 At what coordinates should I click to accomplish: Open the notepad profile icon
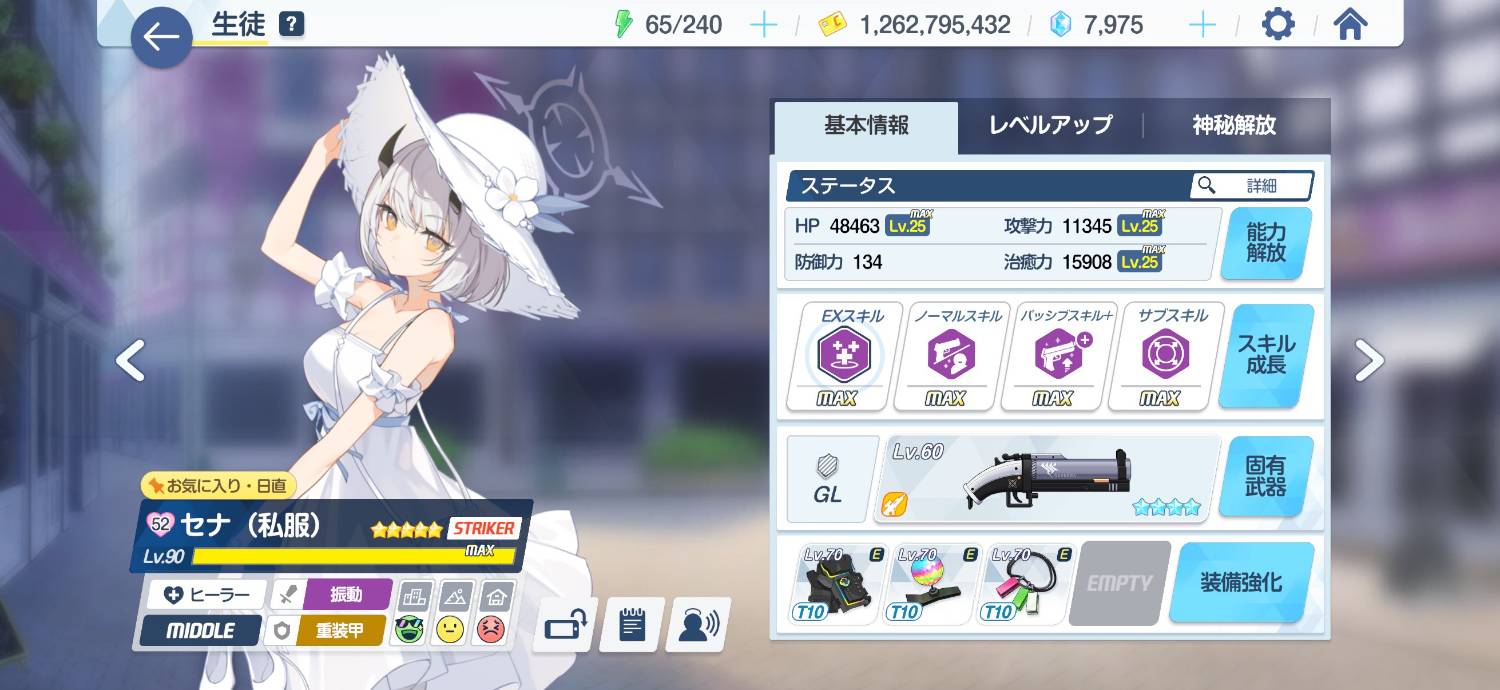pyautogui.click(x=631, y=626)
